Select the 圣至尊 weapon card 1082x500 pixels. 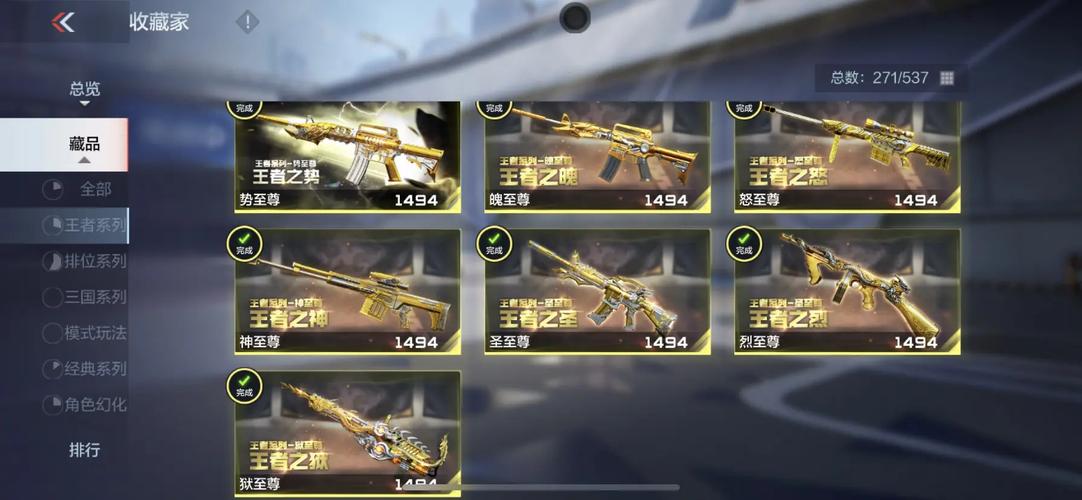click(x=597, y=292)
